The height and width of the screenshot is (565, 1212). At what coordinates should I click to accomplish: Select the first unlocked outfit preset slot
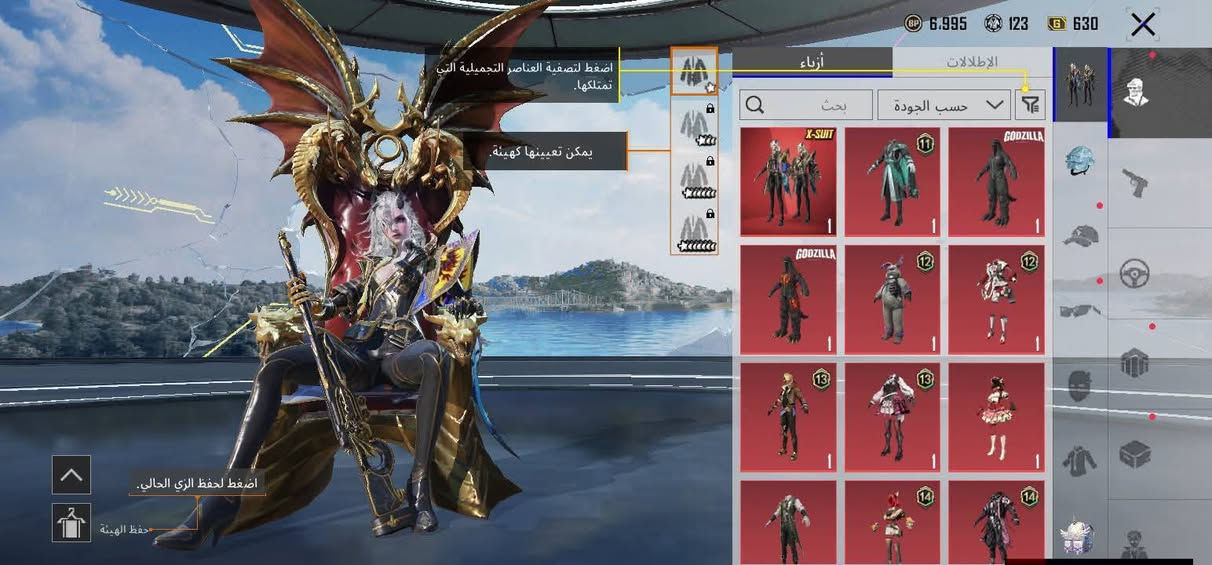[x=694, y=71]
